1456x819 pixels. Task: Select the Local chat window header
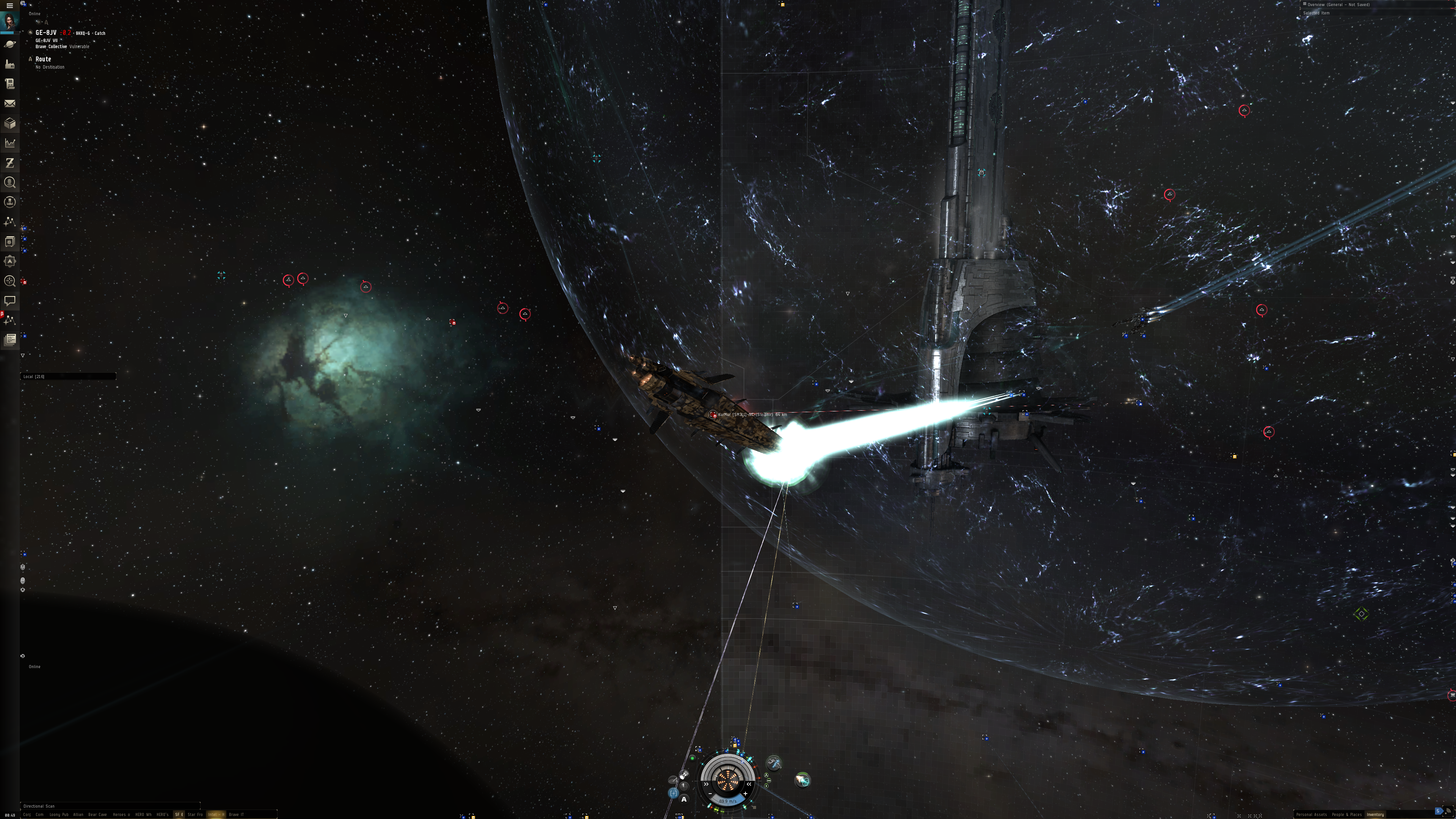click(x=68, y=377)
